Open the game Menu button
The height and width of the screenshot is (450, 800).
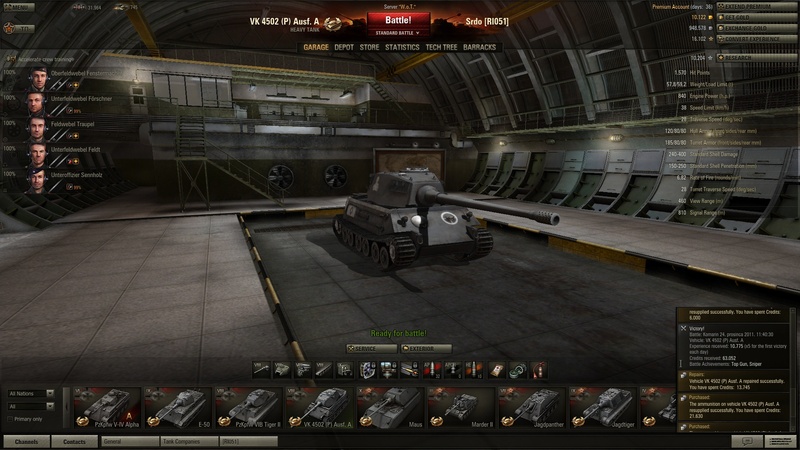click(19, 7)
